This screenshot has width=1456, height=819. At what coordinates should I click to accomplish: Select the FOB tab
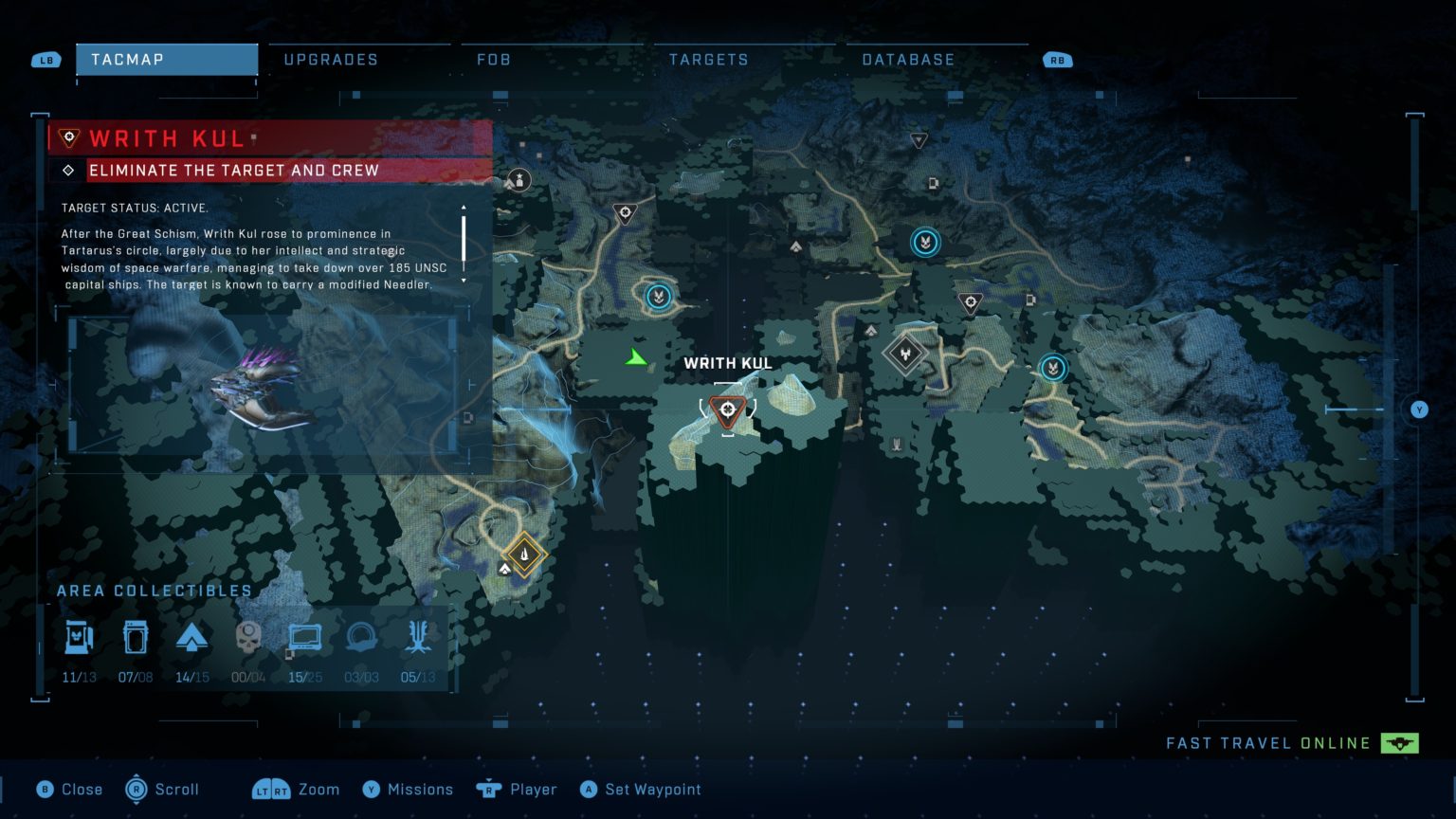(494, 59)
